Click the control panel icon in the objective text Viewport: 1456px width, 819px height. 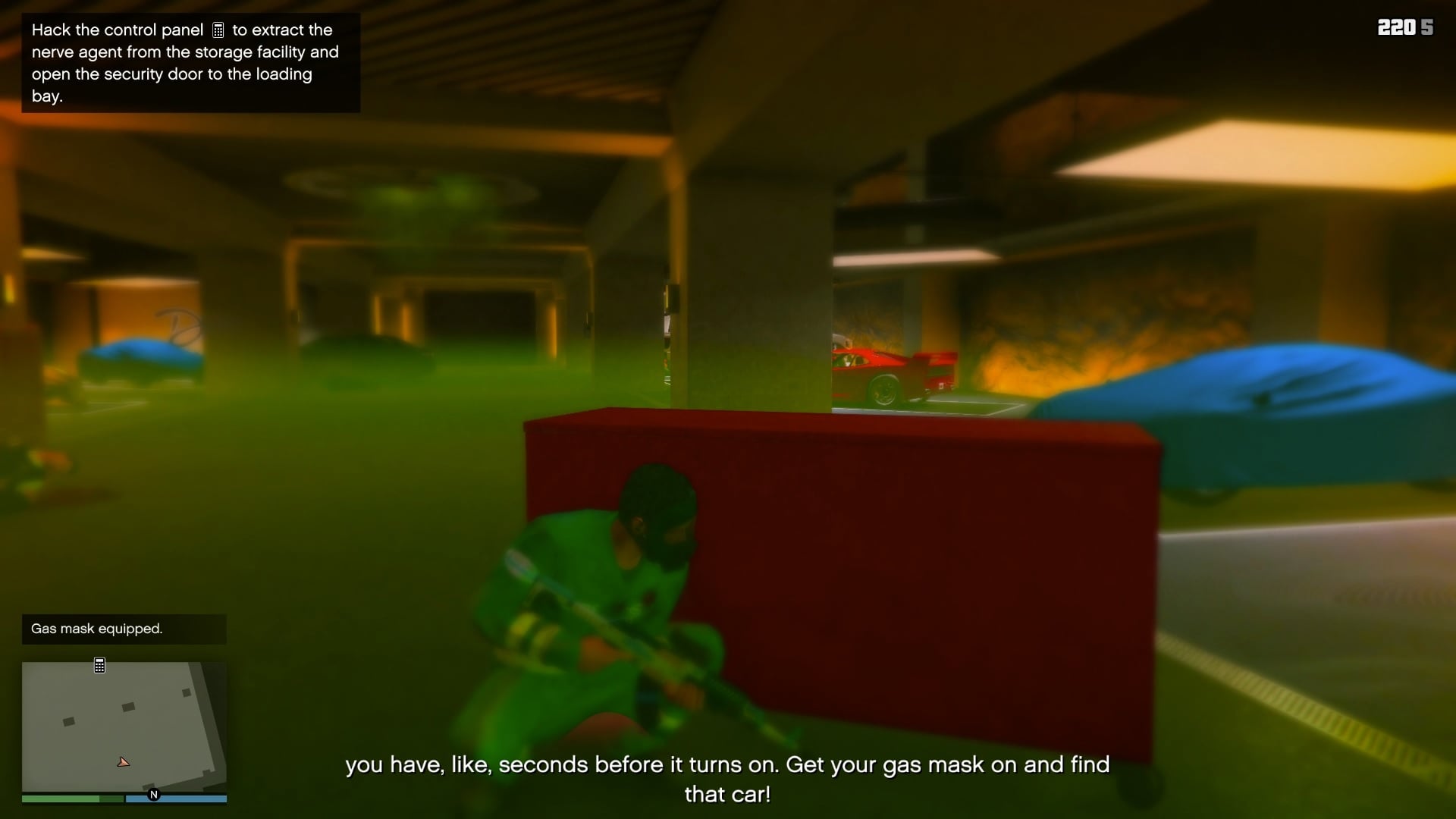(x=220, y=30)
